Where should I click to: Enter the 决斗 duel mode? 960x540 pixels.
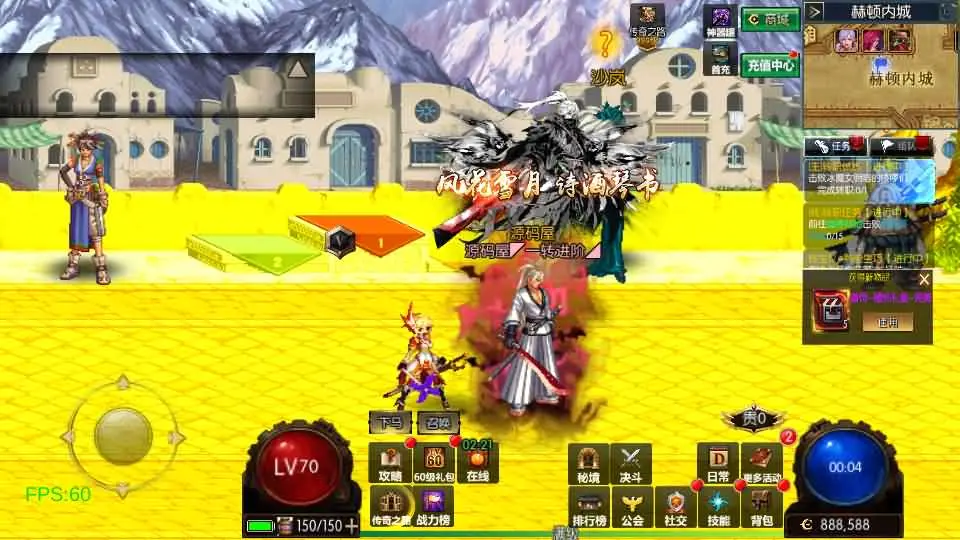pyautogui.click(x=630, y=463)
